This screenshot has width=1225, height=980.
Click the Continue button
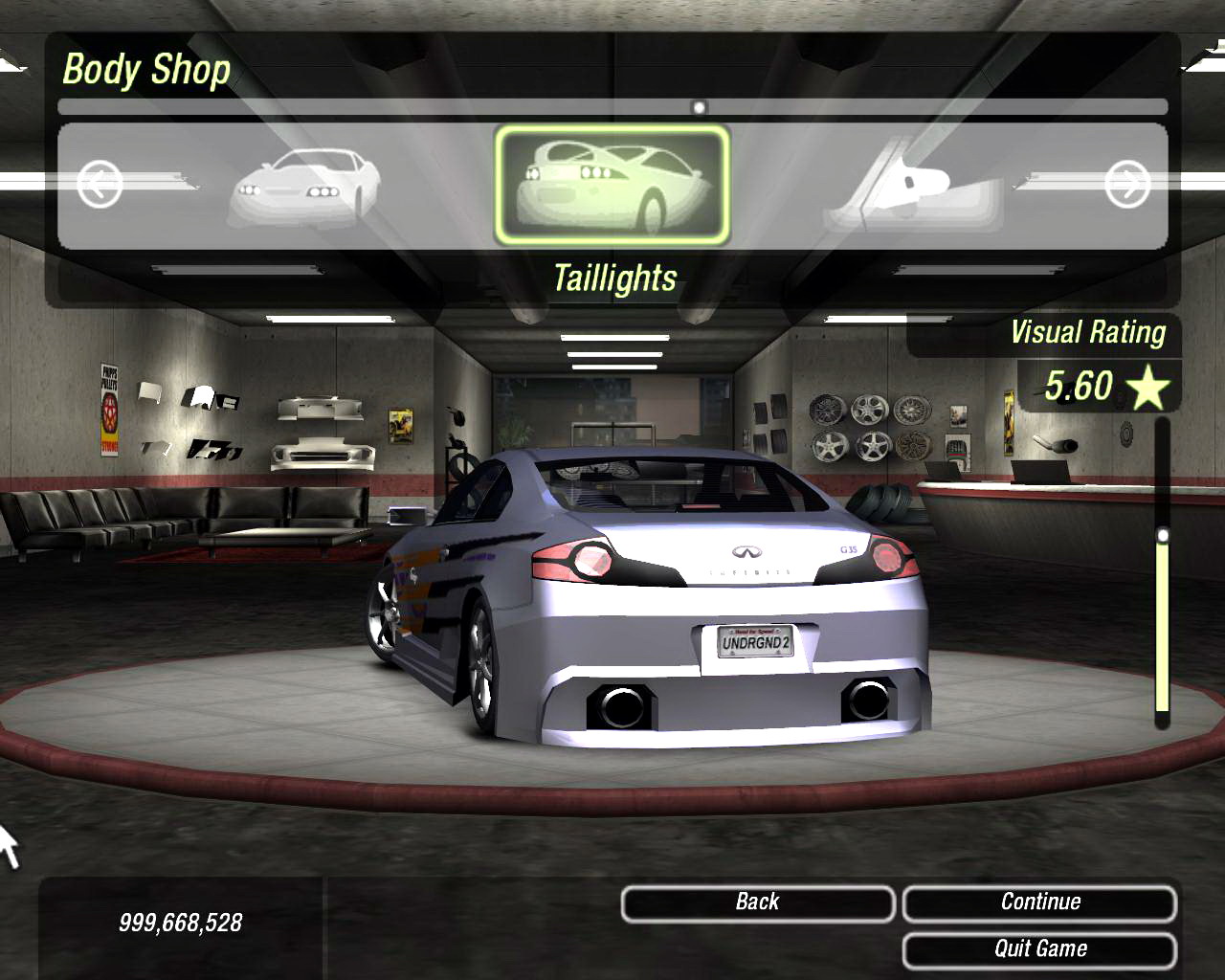1039,902
